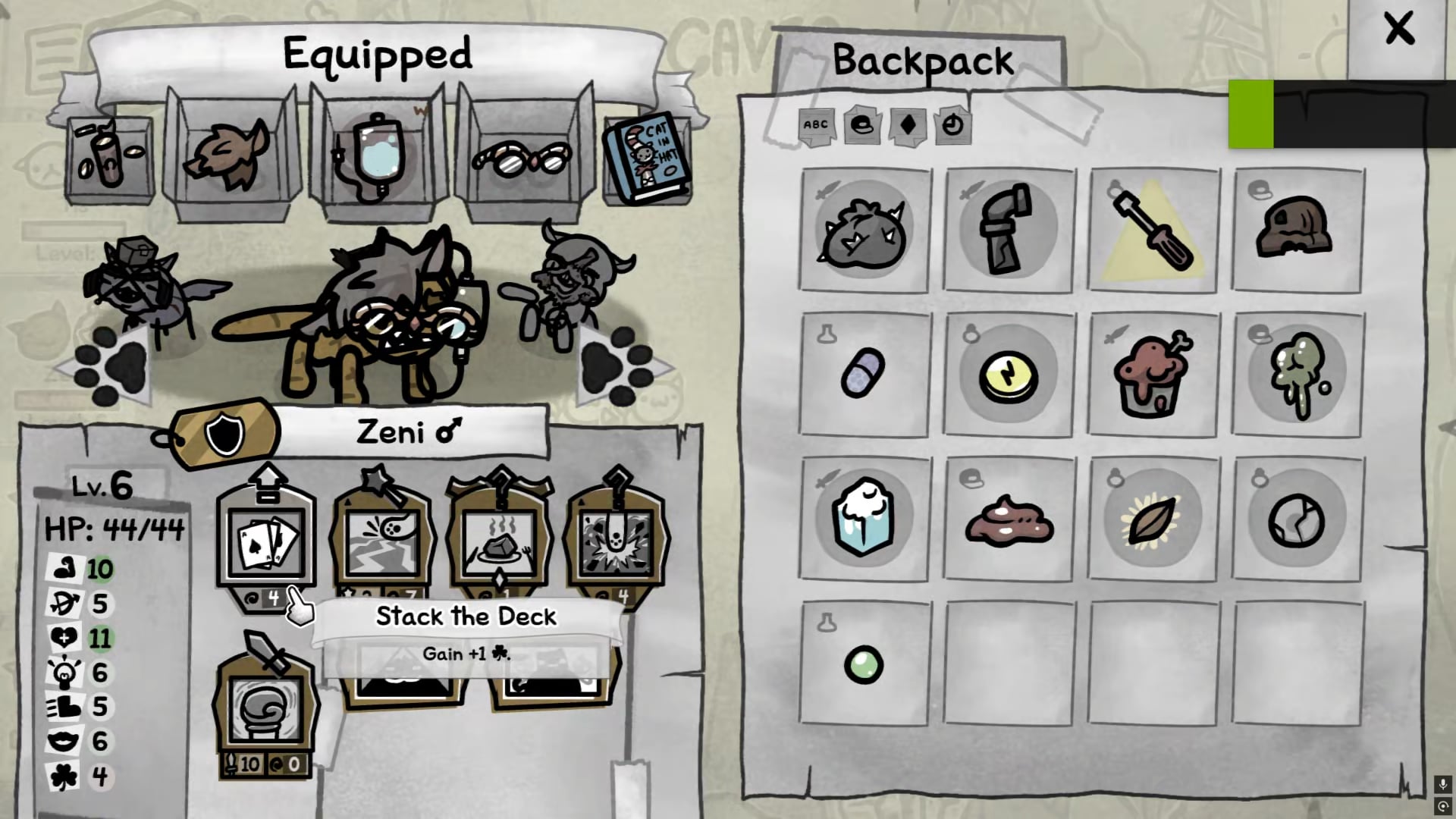Pick the spiked rock item in the backpack
This screenshot has height=819, width=1456.
[x=863, y=232]
